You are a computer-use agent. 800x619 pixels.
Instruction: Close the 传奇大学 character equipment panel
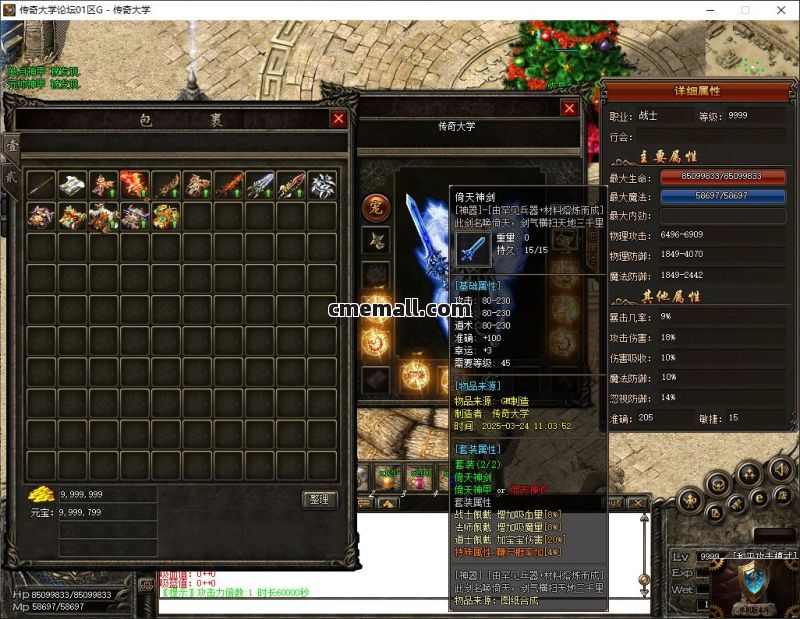point(569,108)
